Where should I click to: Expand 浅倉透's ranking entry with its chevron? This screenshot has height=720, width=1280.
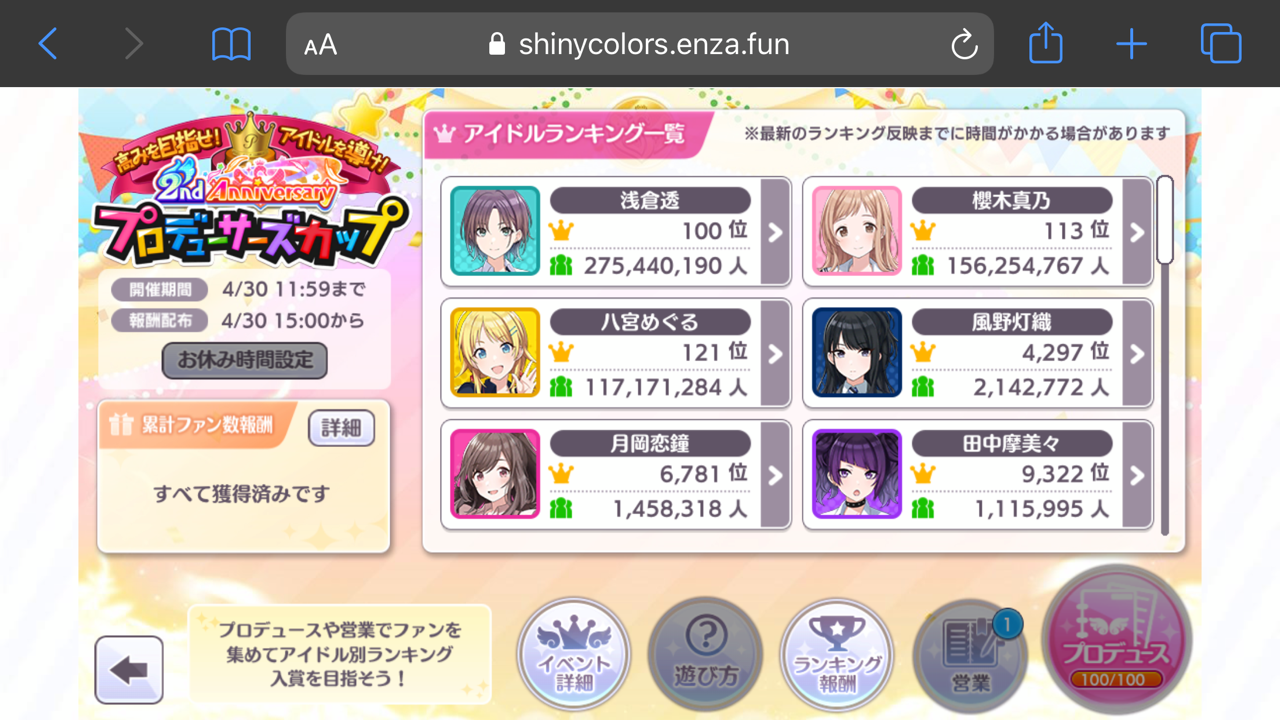(773, 230)
